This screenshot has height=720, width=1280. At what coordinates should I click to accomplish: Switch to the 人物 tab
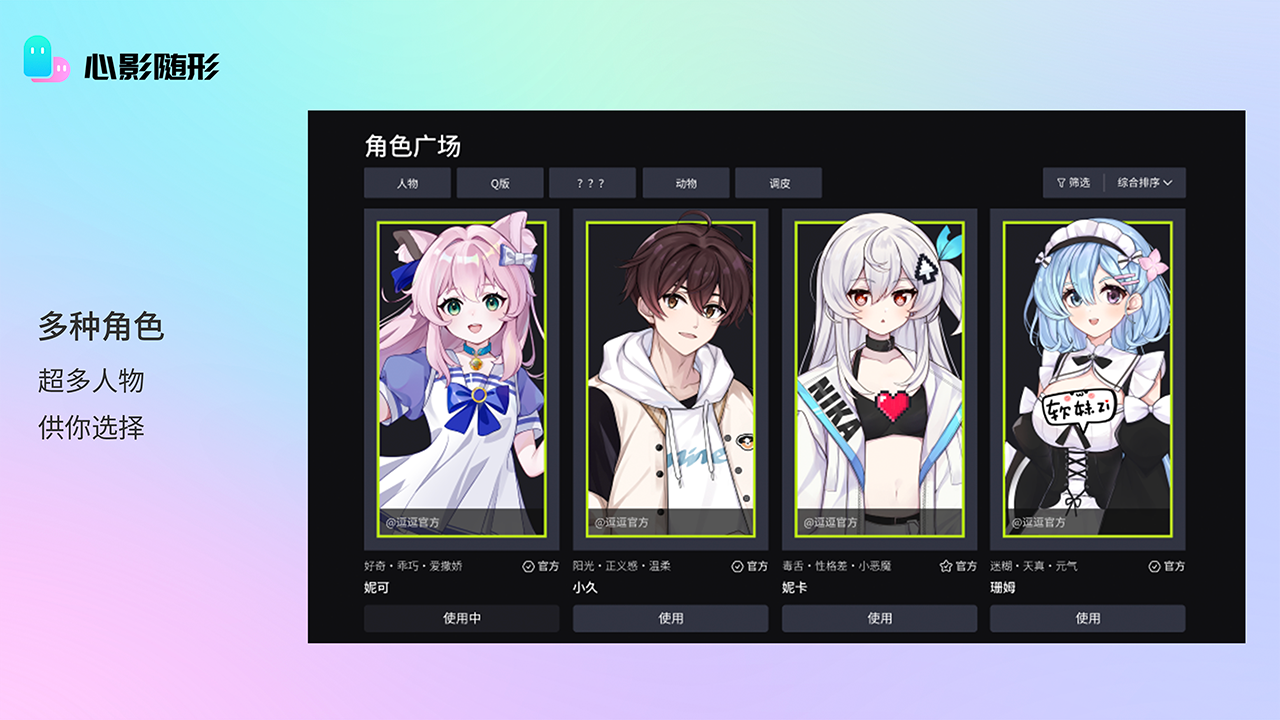point(406,183)
